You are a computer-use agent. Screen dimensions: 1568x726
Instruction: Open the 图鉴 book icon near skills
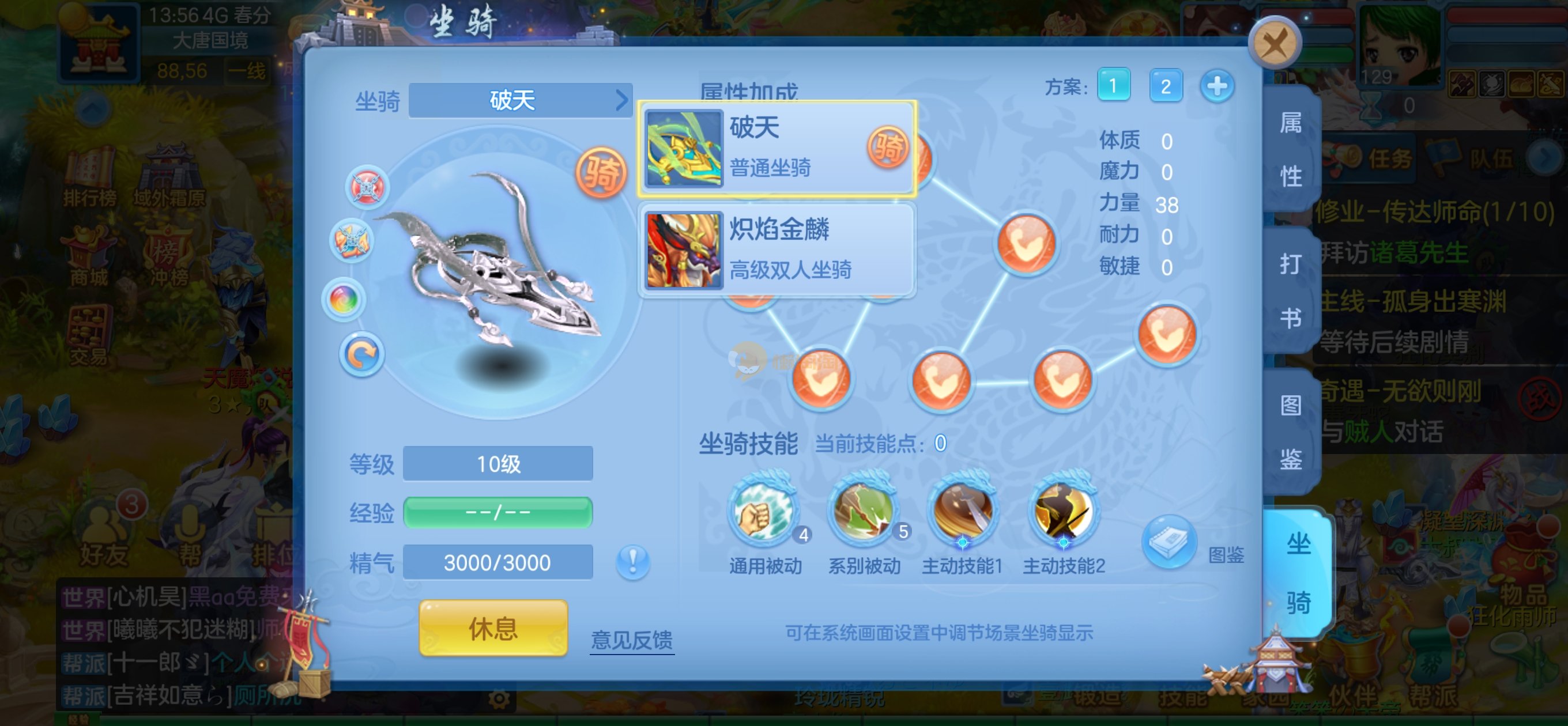point(1169,541)
